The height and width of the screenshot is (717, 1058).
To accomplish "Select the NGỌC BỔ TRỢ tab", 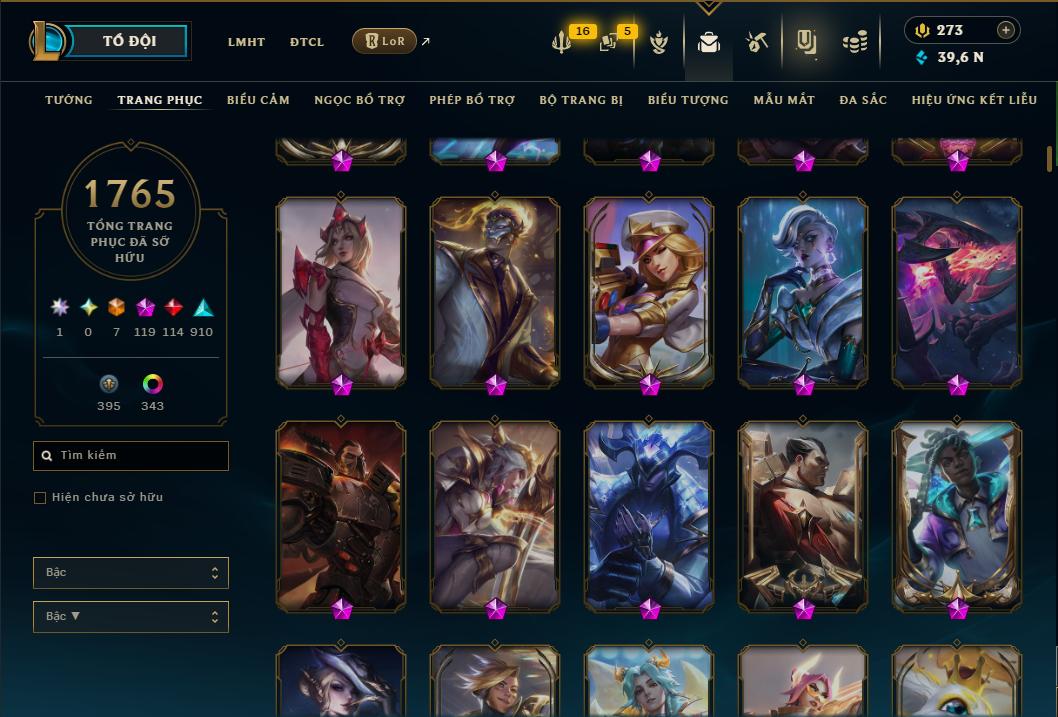I will tap(360, 100).
